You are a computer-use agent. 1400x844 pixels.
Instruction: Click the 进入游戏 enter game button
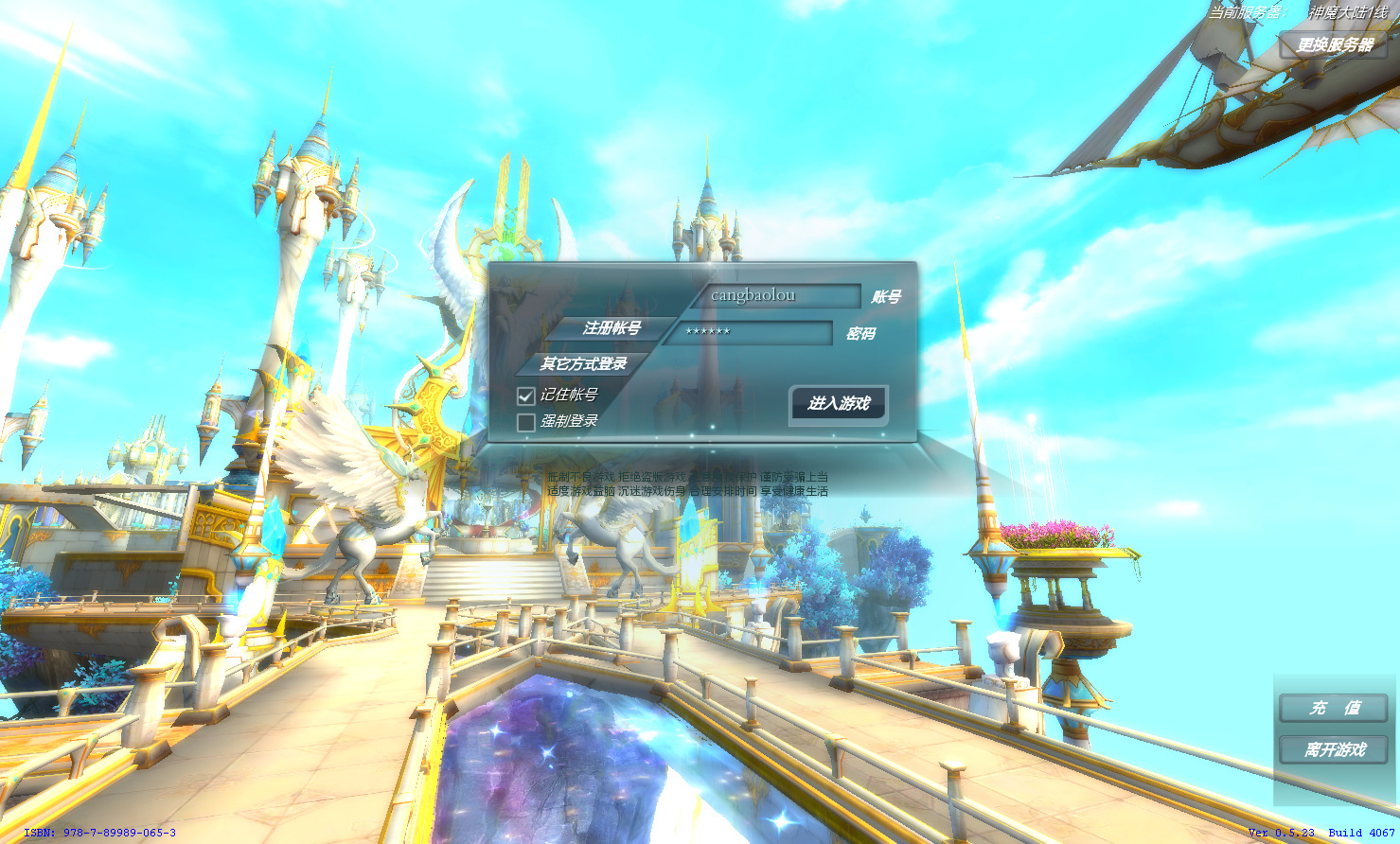click(x=838, y=404)
